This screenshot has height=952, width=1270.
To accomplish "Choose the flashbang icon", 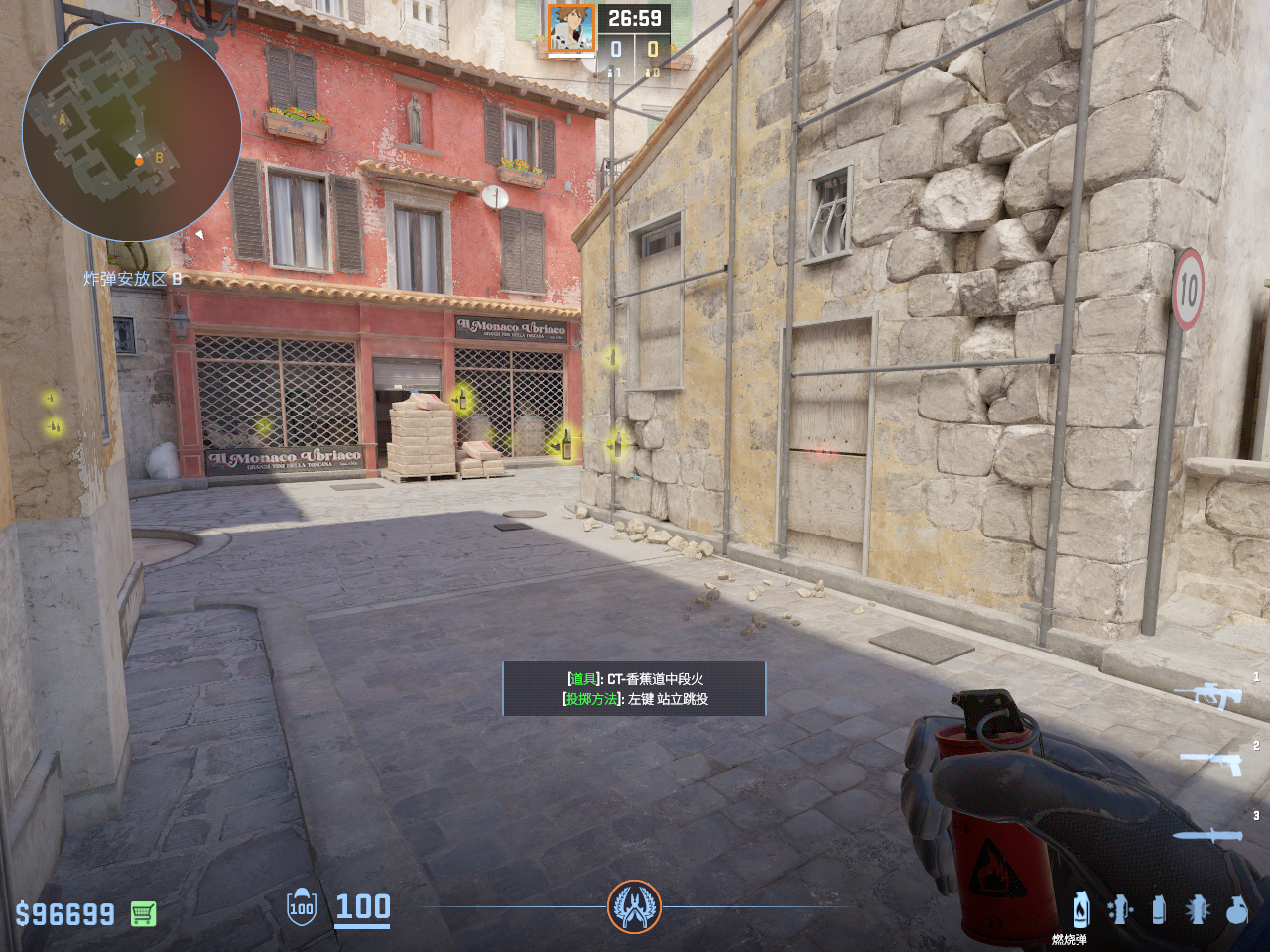I will point(1197,909).
